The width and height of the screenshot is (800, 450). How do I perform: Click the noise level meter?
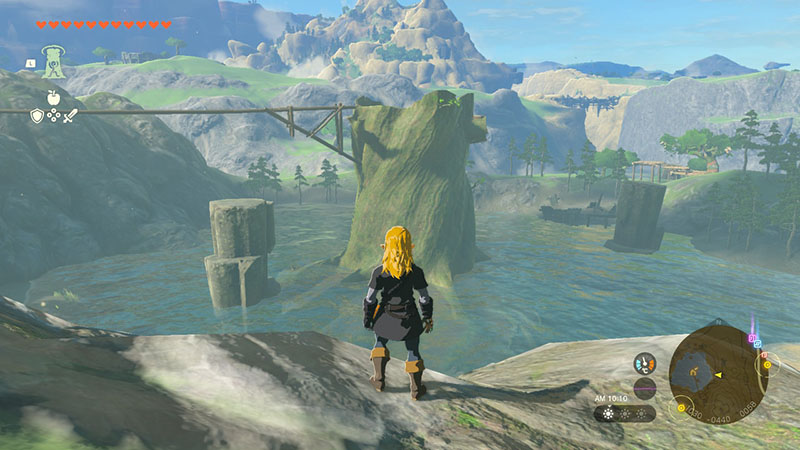tap(645, 388)
